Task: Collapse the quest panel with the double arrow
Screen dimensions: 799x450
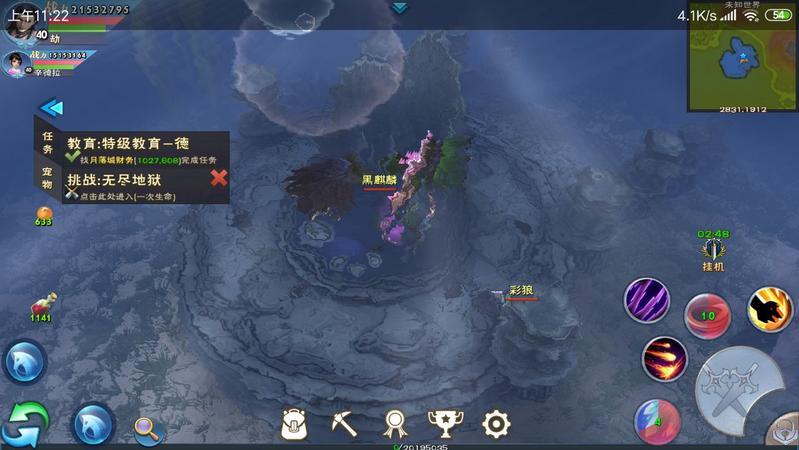Action: (x=51, y=108)
